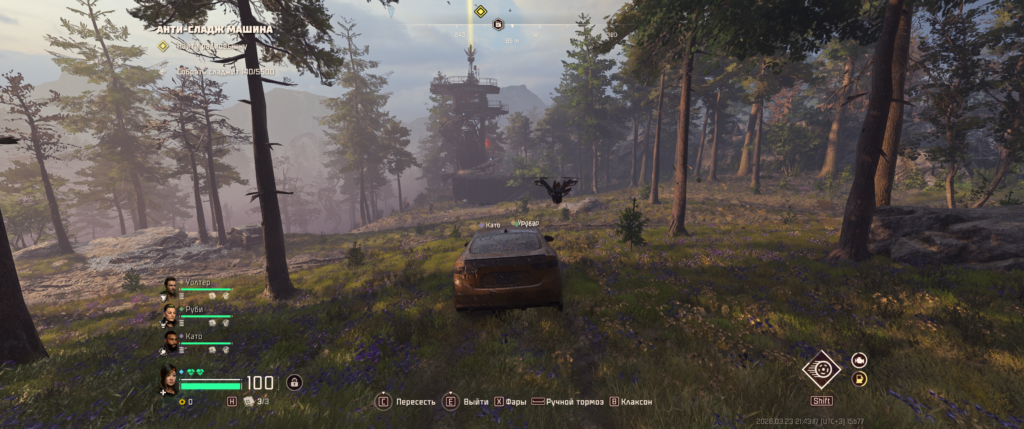Click the padlock icon beside health

click(x=294, y=382)
